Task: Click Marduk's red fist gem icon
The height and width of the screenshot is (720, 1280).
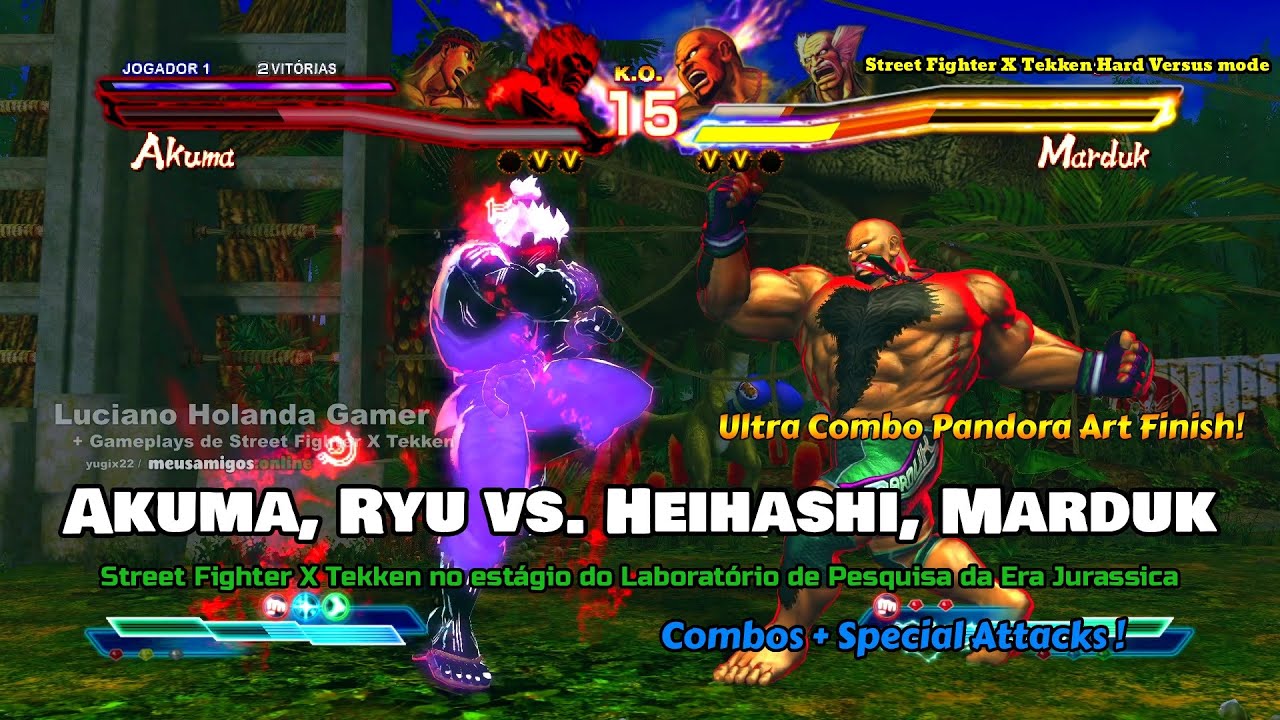Action: click(x=885, y=605)
